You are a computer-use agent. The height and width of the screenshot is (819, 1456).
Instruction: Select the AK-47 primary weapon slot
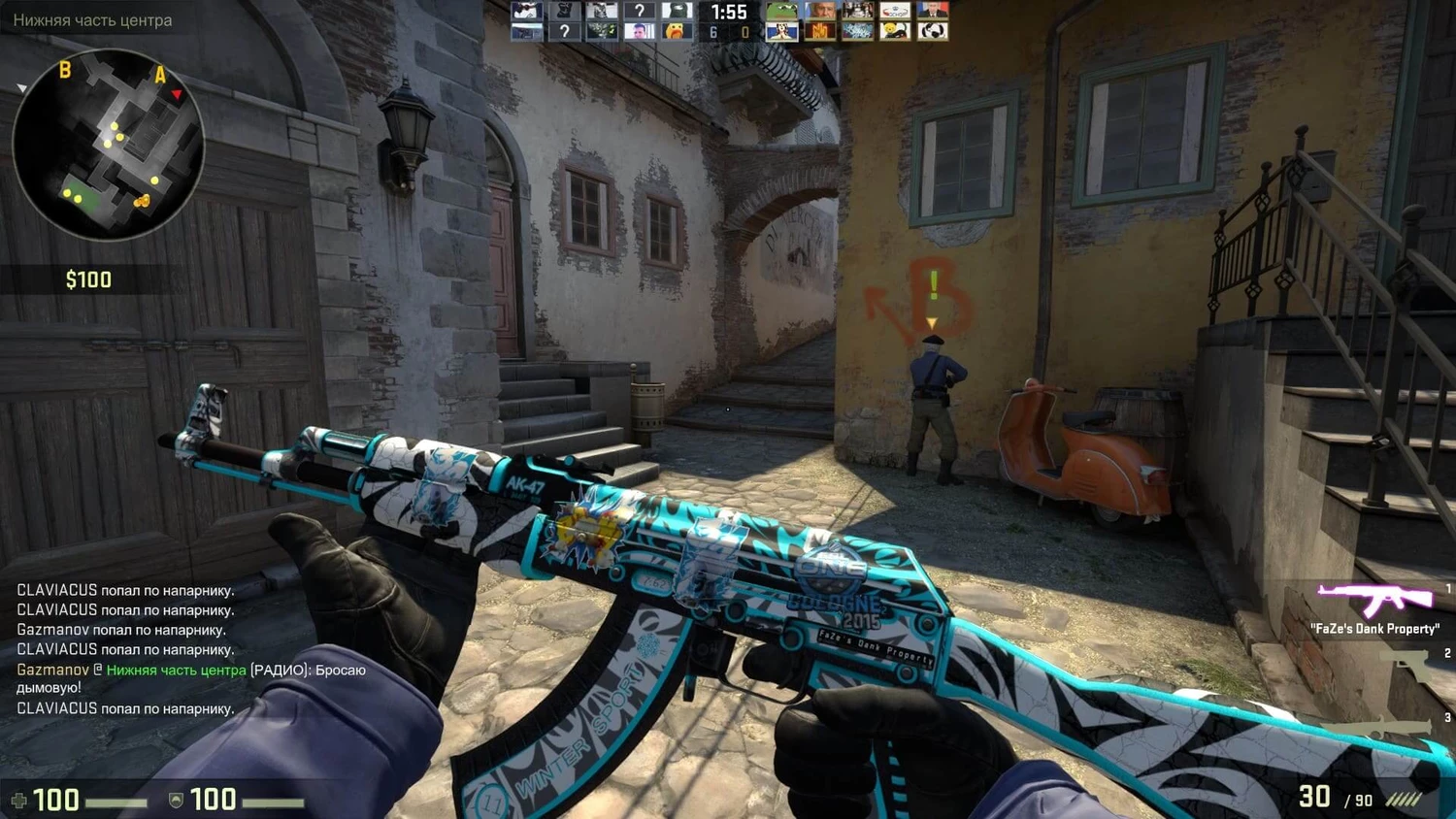[1374, 600]
